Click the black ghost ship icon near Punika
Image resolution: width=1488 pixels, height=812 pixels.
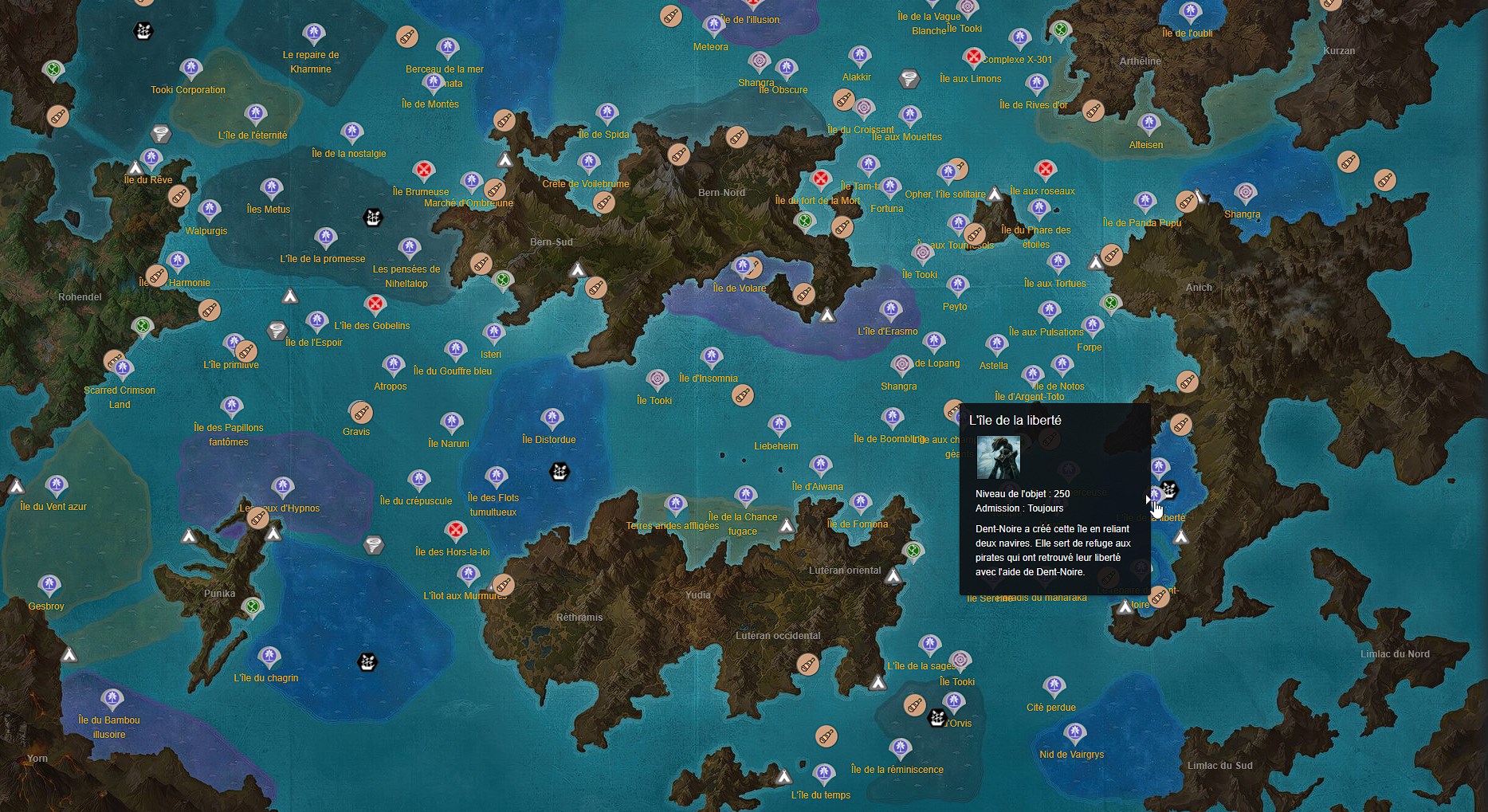click(x=367, y=662)
